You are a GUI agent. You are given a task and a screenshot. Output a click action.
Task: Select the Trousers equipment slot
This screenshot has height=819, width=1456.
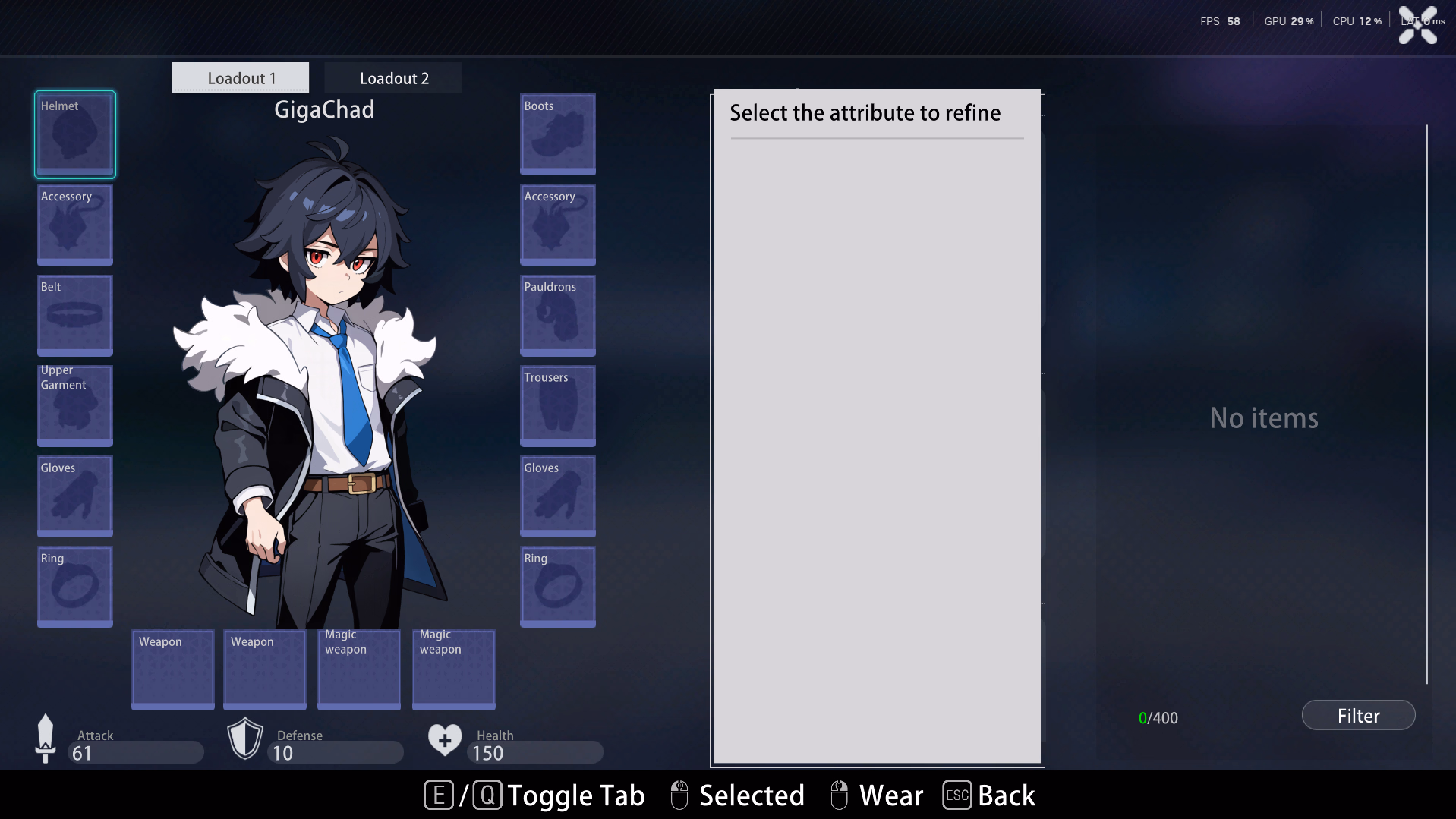557,405
